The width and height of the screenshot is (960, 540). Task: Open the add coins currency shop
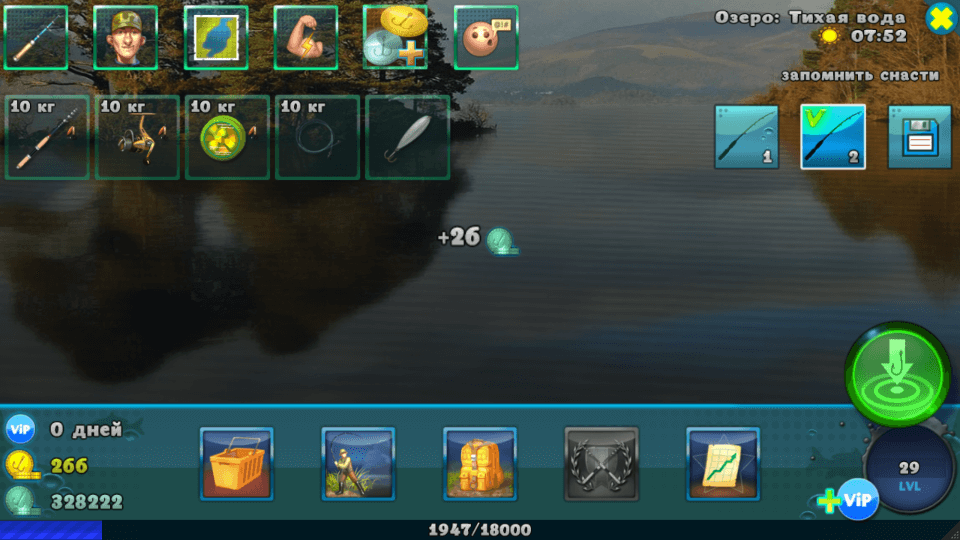pyautogui.click(x=395, y=38)
